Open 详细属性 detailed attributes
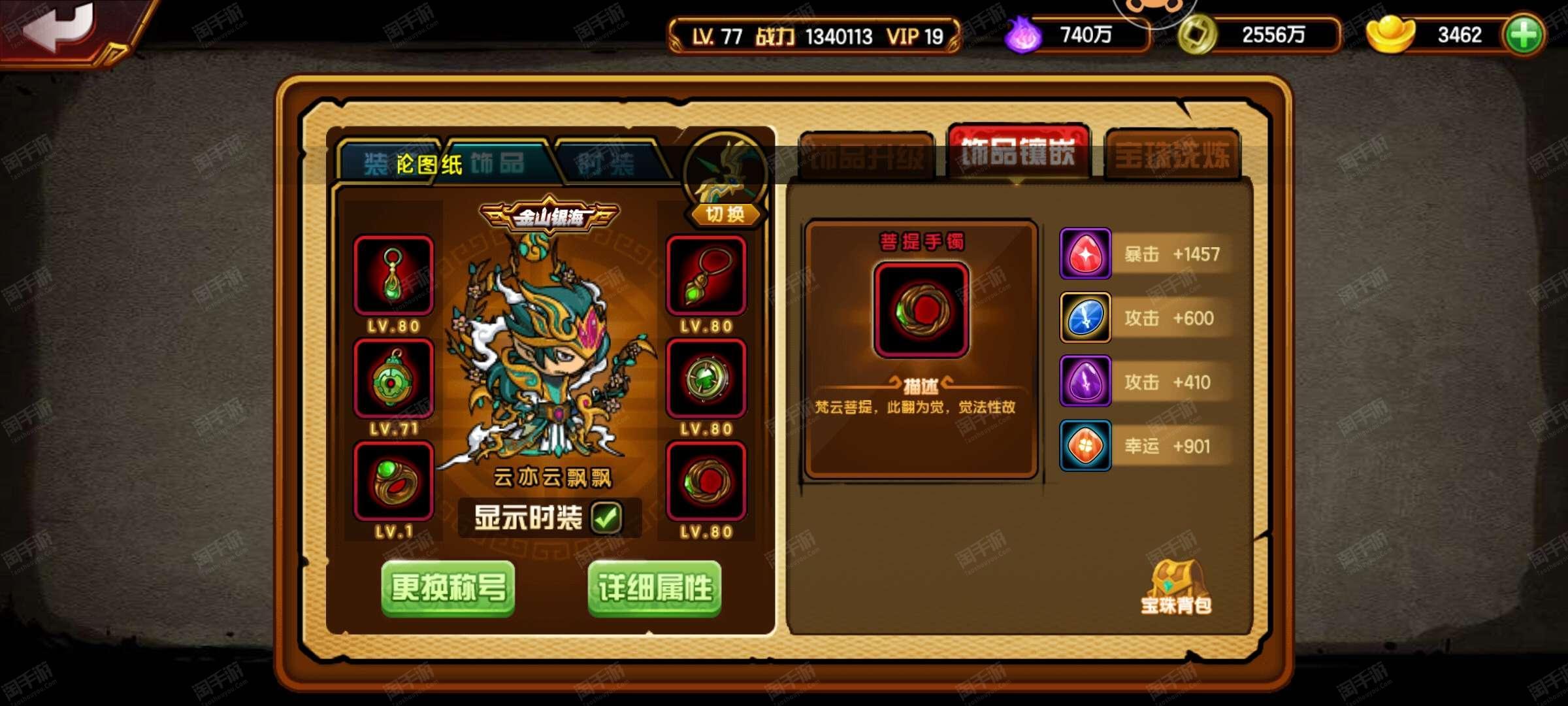The image size is (1568, 706). tap(655, 588)
